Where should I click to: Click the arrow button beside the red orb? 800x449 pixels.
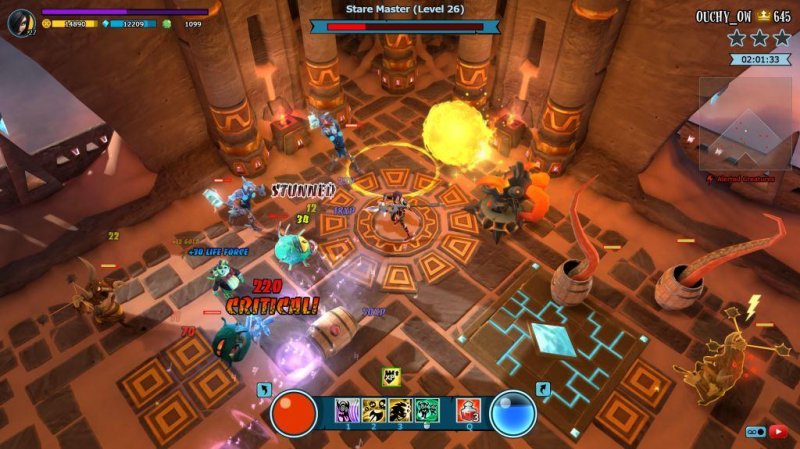point(264,390)
